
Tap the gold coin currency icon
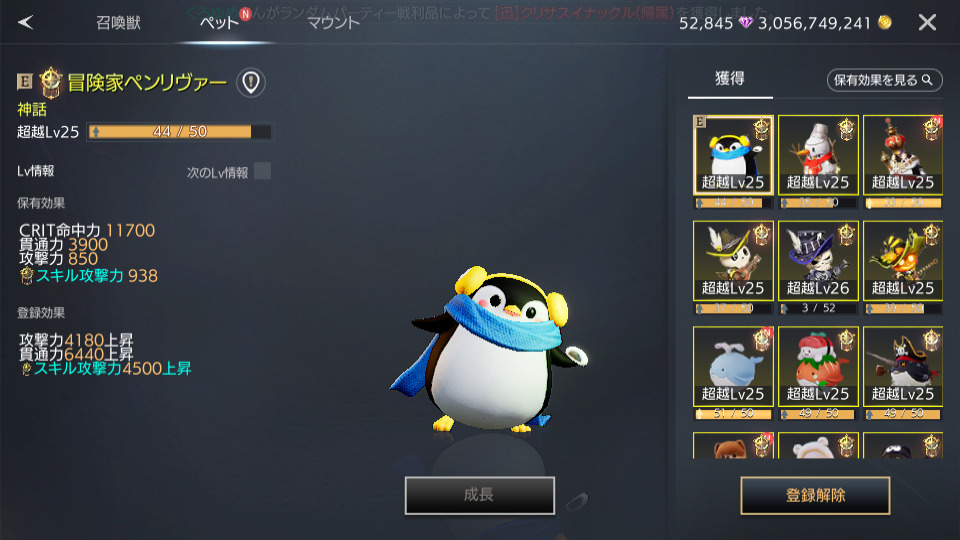point(884,22)
